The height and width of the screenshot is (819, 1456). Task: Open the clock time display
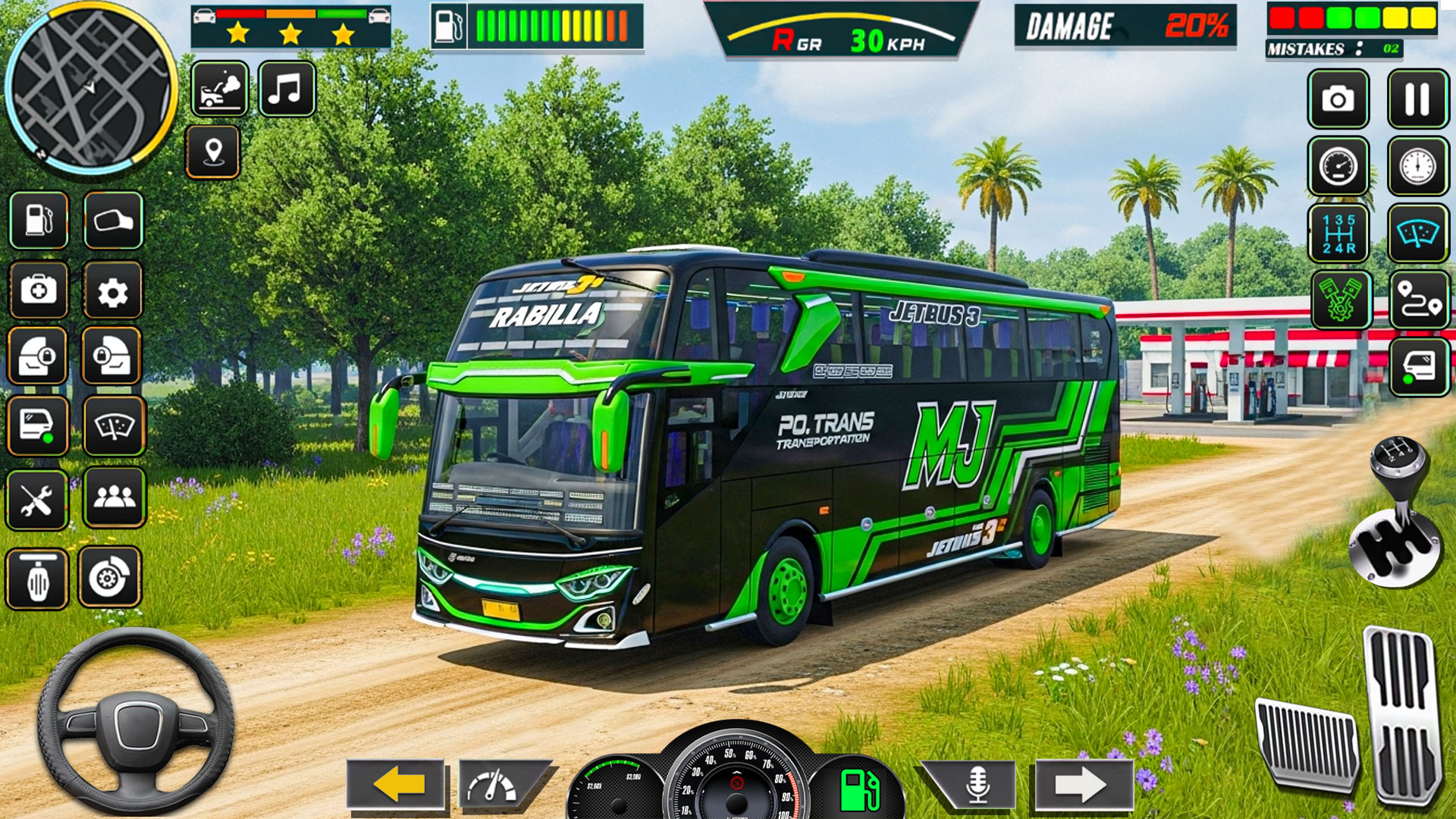pyautogui.click(x=1419, y=165)
